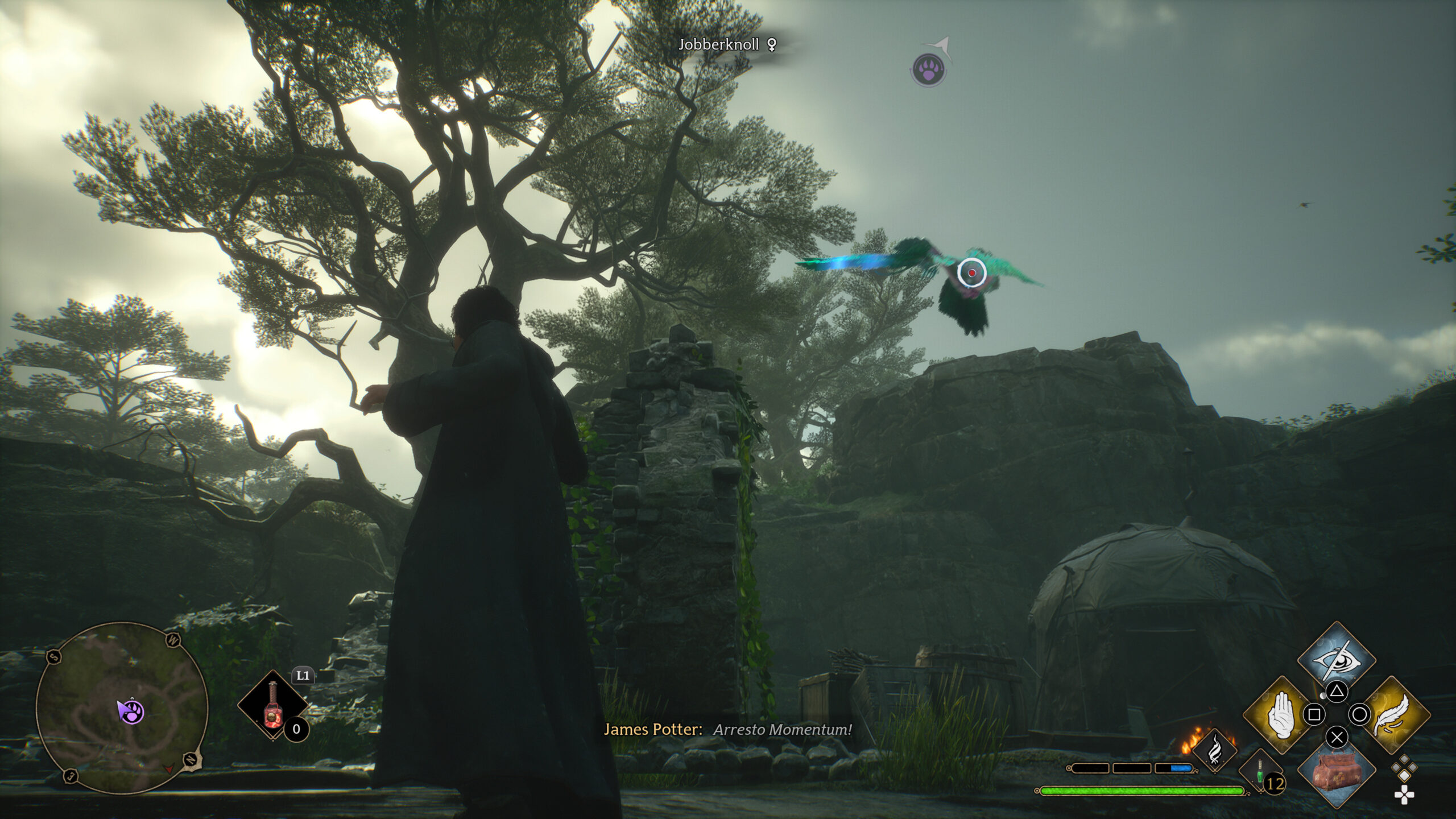Viewport: 1456px width, 819px height.
Task: Click the purple paw marker on minimap
Action: point(131,712)
